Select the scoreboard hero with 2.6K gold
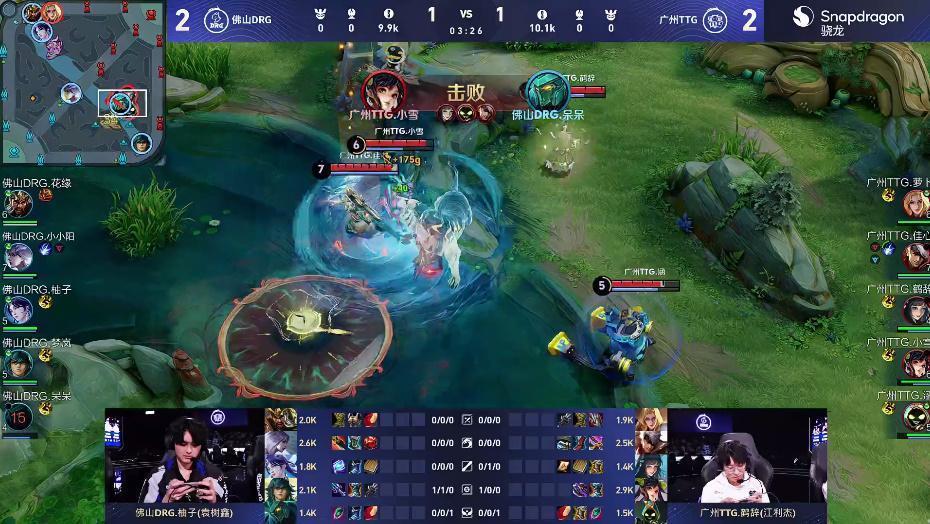Image resolution: width=930 pixels, height=524 pixels. tap(277, 442)
